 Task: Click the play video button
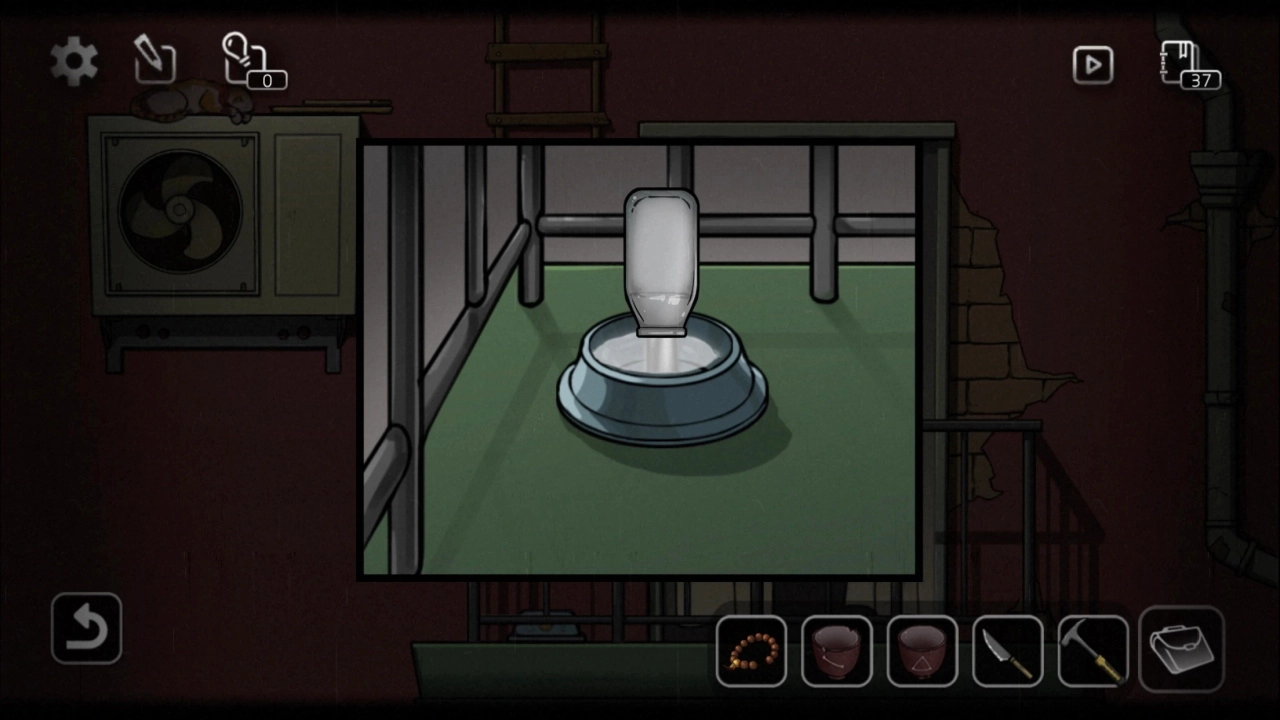tap(1092, 66)
